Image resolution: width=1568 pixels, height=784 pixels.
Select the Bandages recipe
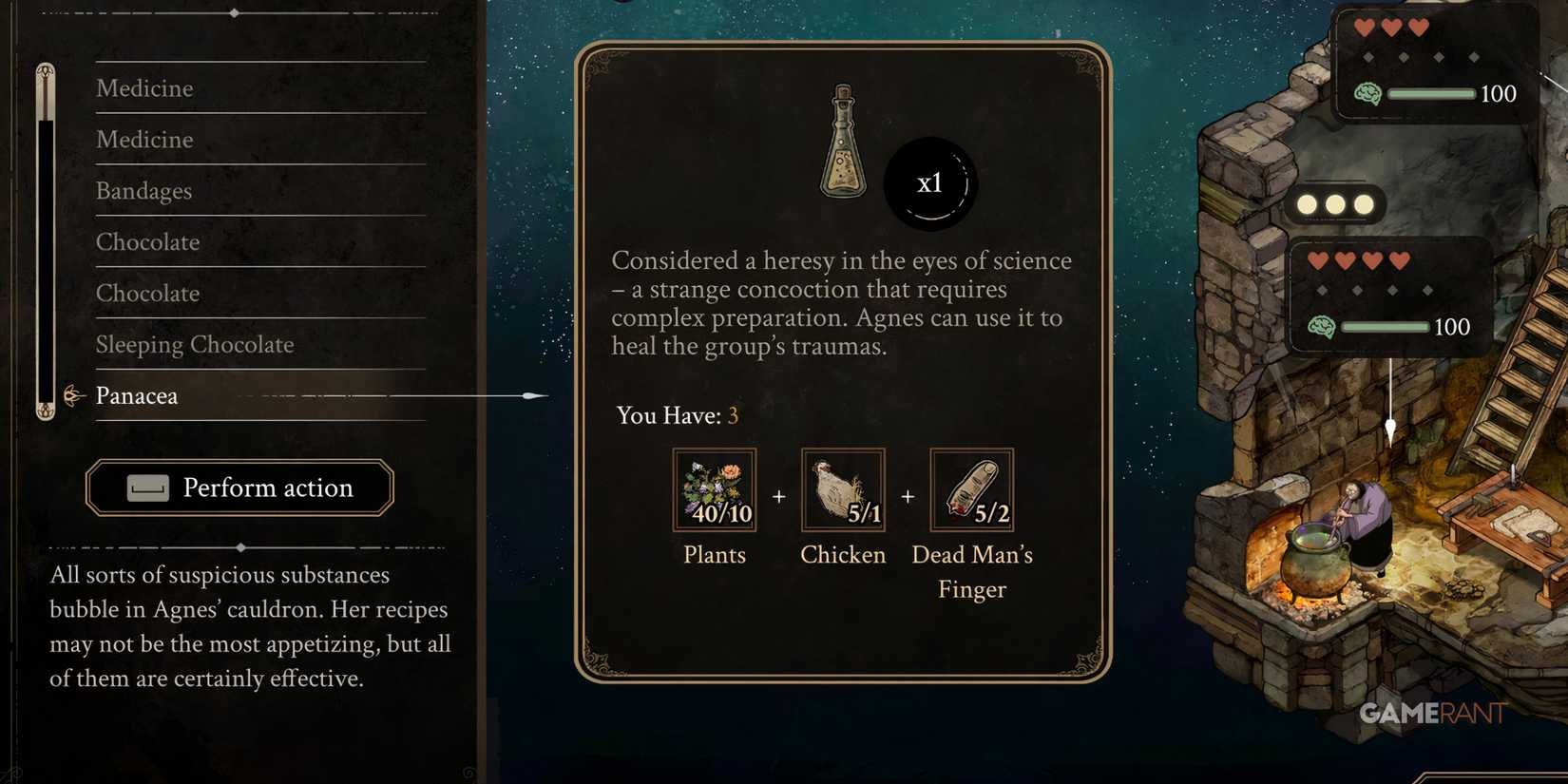[x=143, y=191]
